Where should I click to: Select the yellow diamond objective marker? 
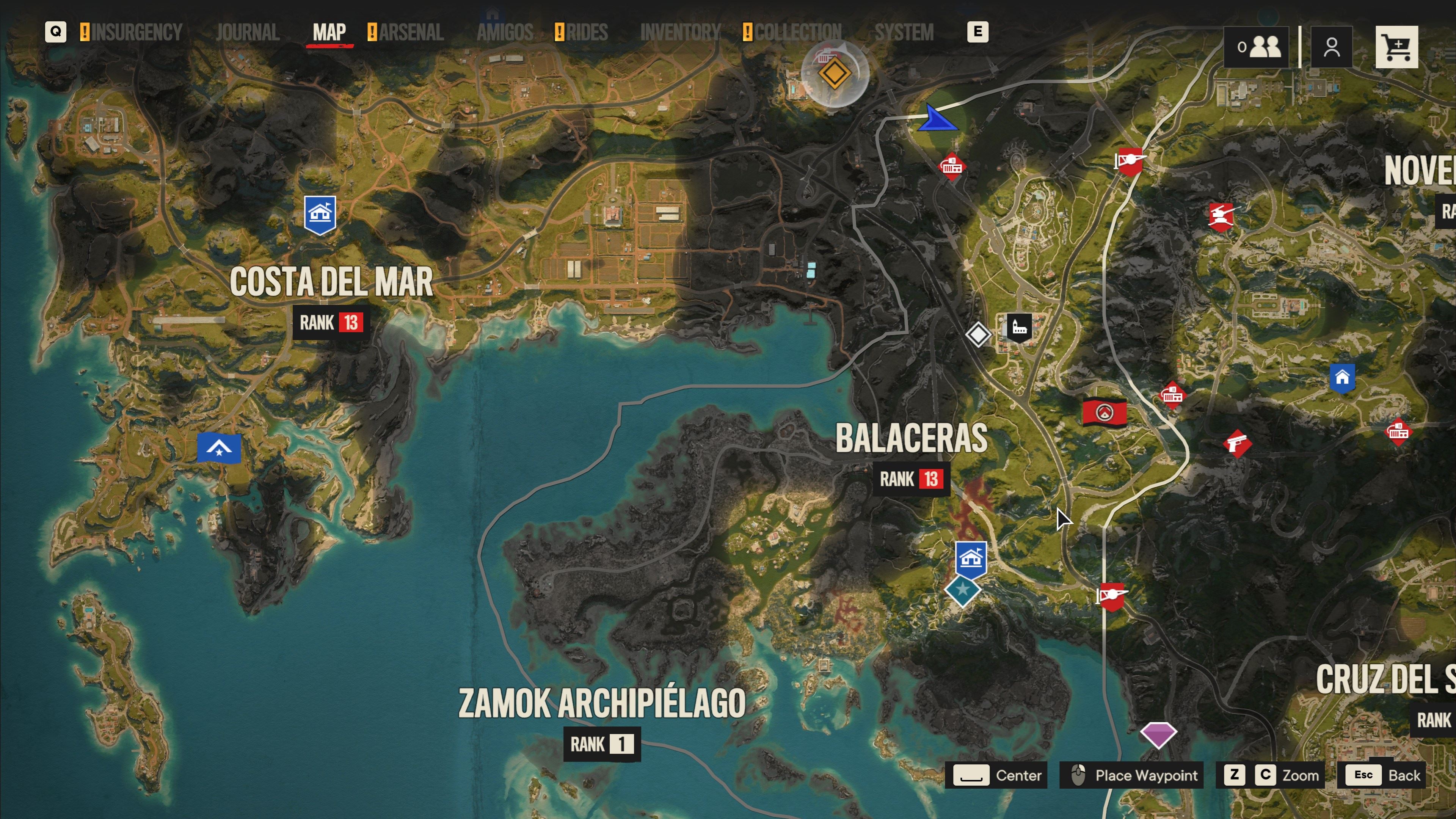pyautogui.click(x=834, y=74)
